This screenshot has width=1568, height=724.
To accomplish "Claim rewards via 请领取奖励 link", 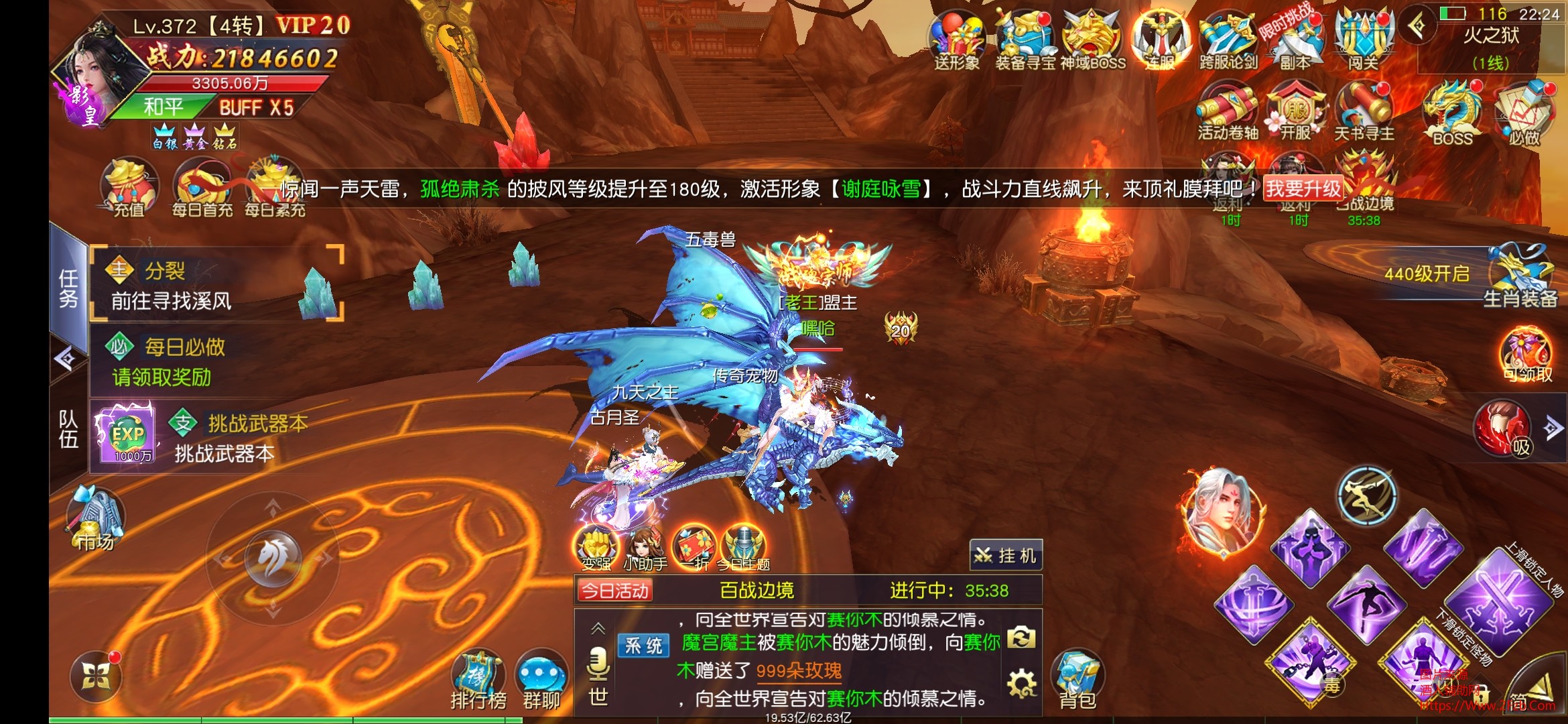I will 161,377.
